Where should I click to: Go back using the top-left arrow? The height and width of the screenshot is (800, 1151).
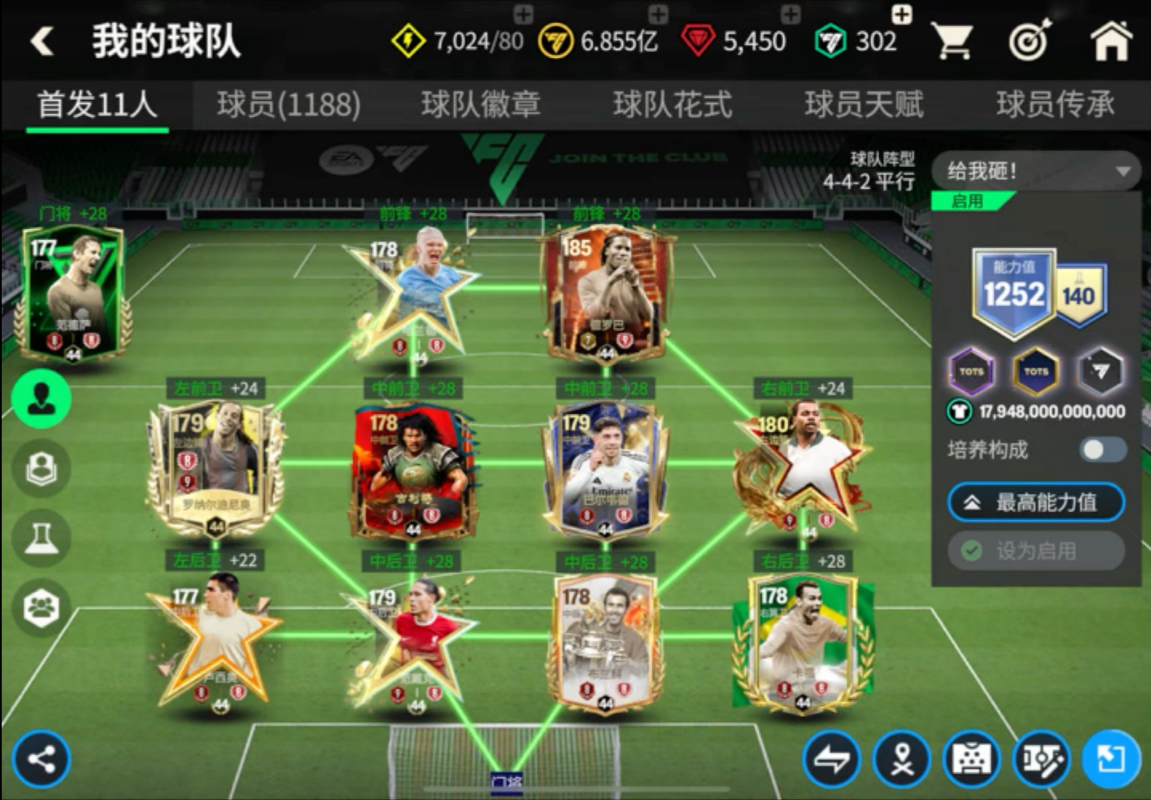pos(42,41)
